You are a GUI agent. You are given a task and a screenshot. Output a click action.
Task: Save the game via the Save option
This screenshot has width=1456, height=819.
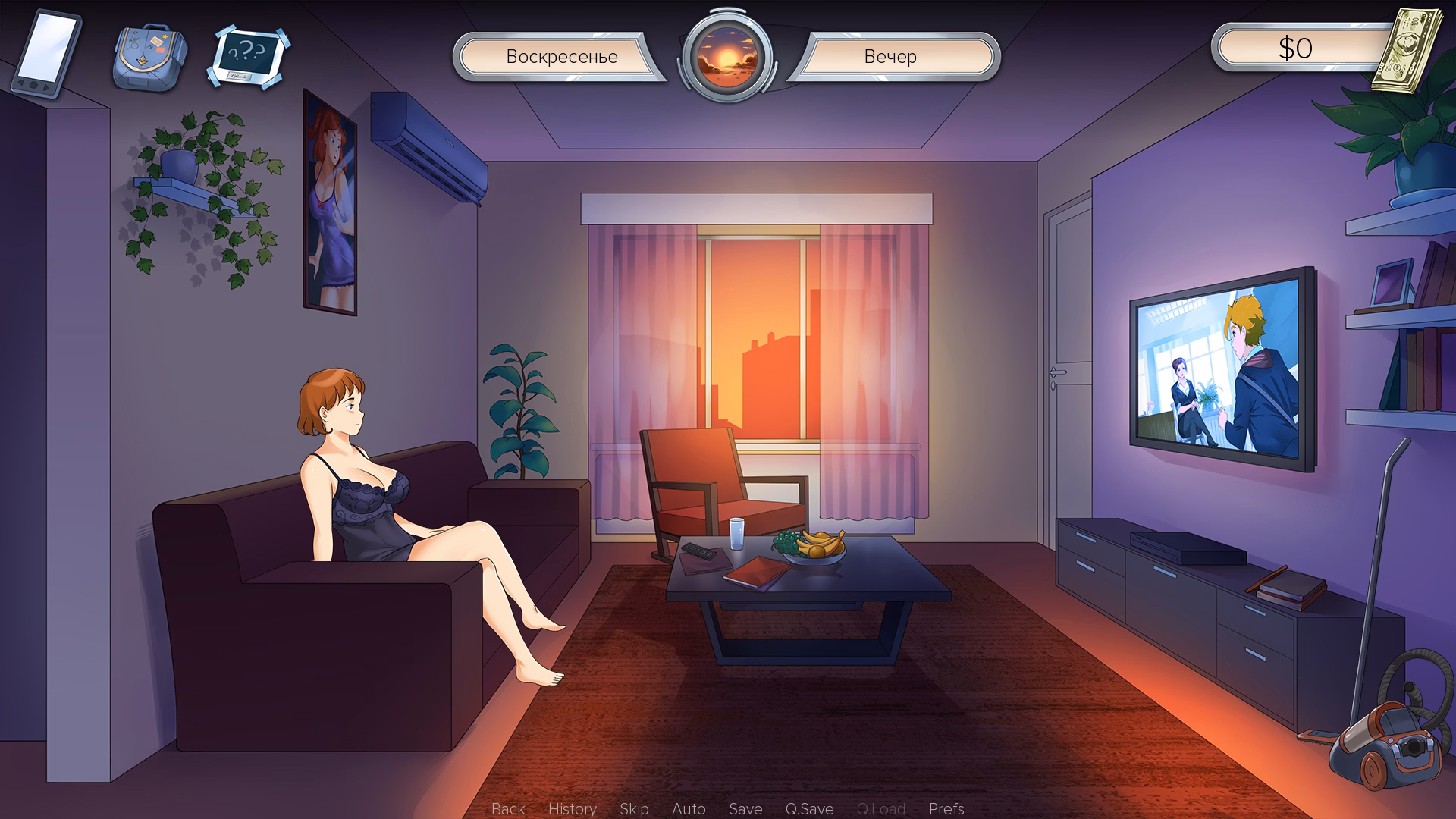(x=745, y=809)
